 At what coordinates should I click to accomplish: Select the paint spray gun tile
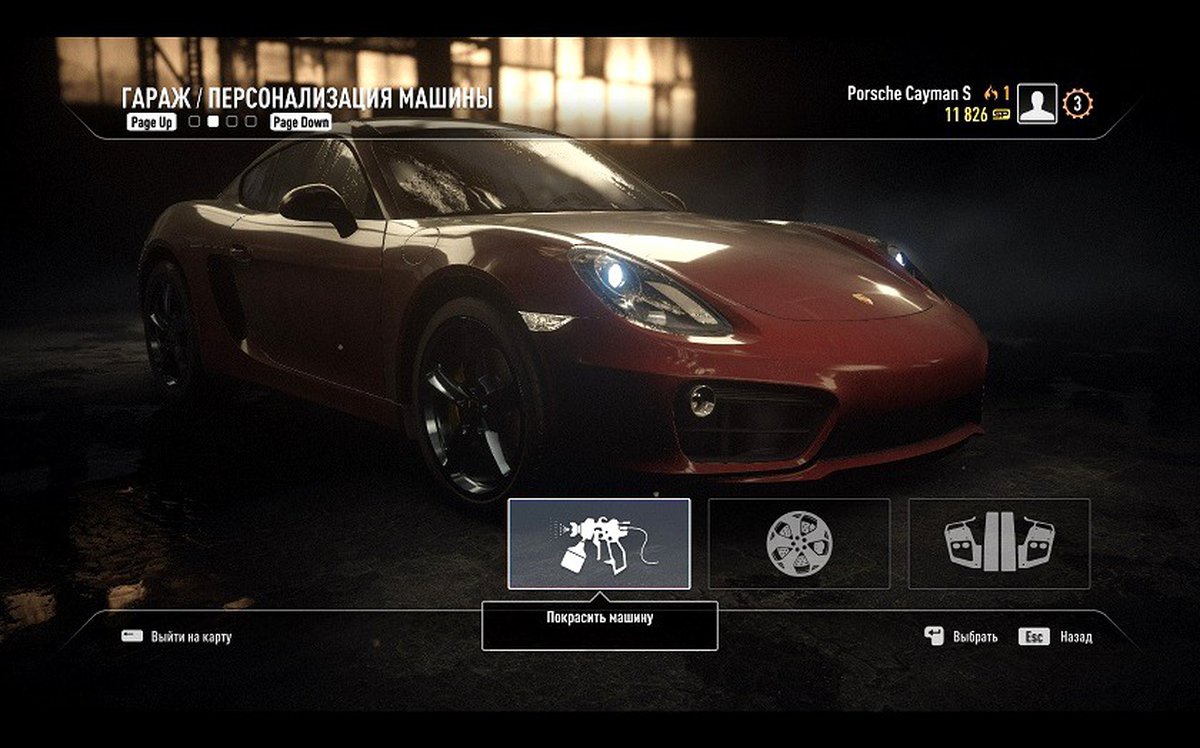(x=599, y=543)
